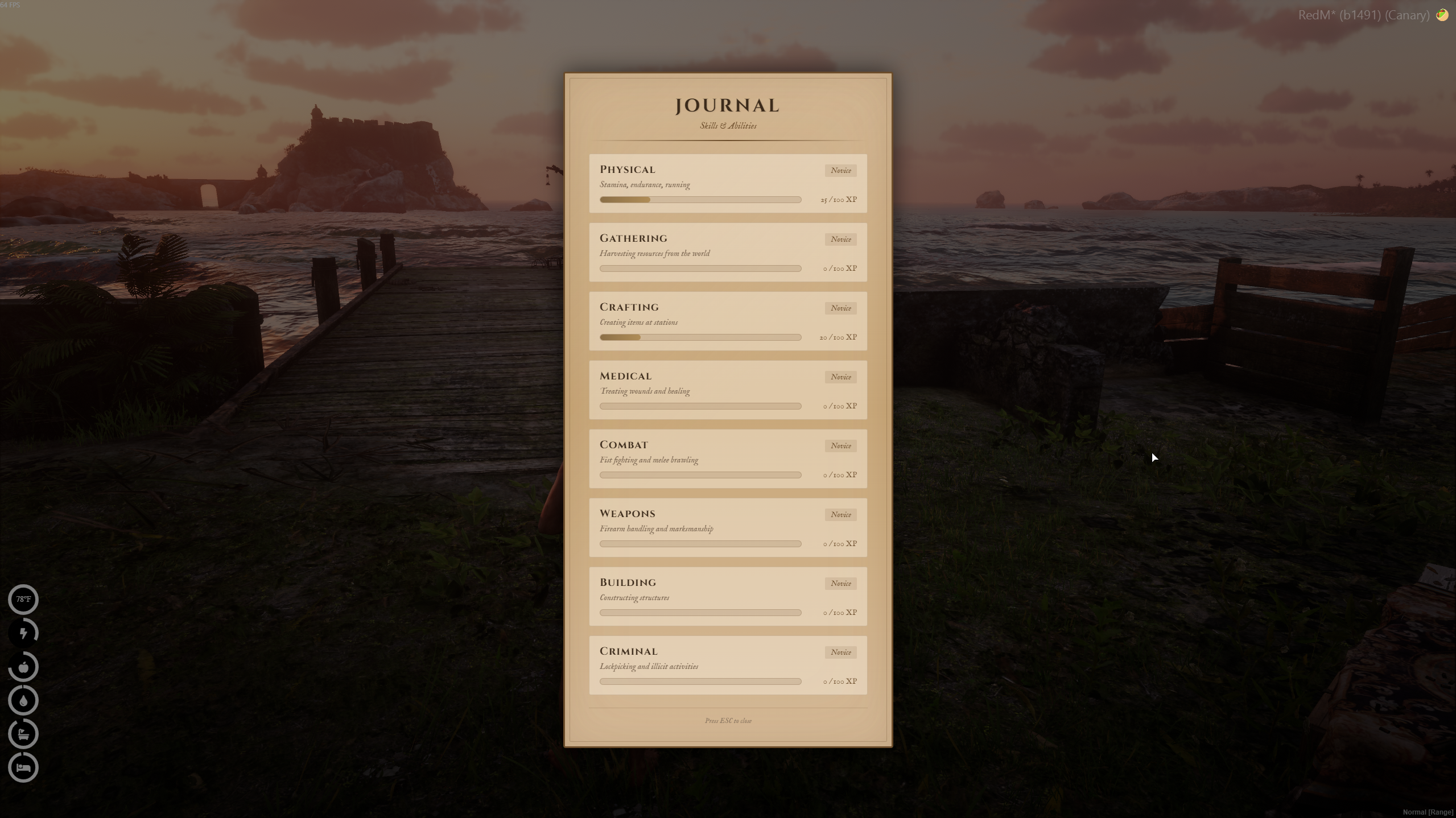Expand the Medical skill entry

pyautogui.click(x=727, y=390)
